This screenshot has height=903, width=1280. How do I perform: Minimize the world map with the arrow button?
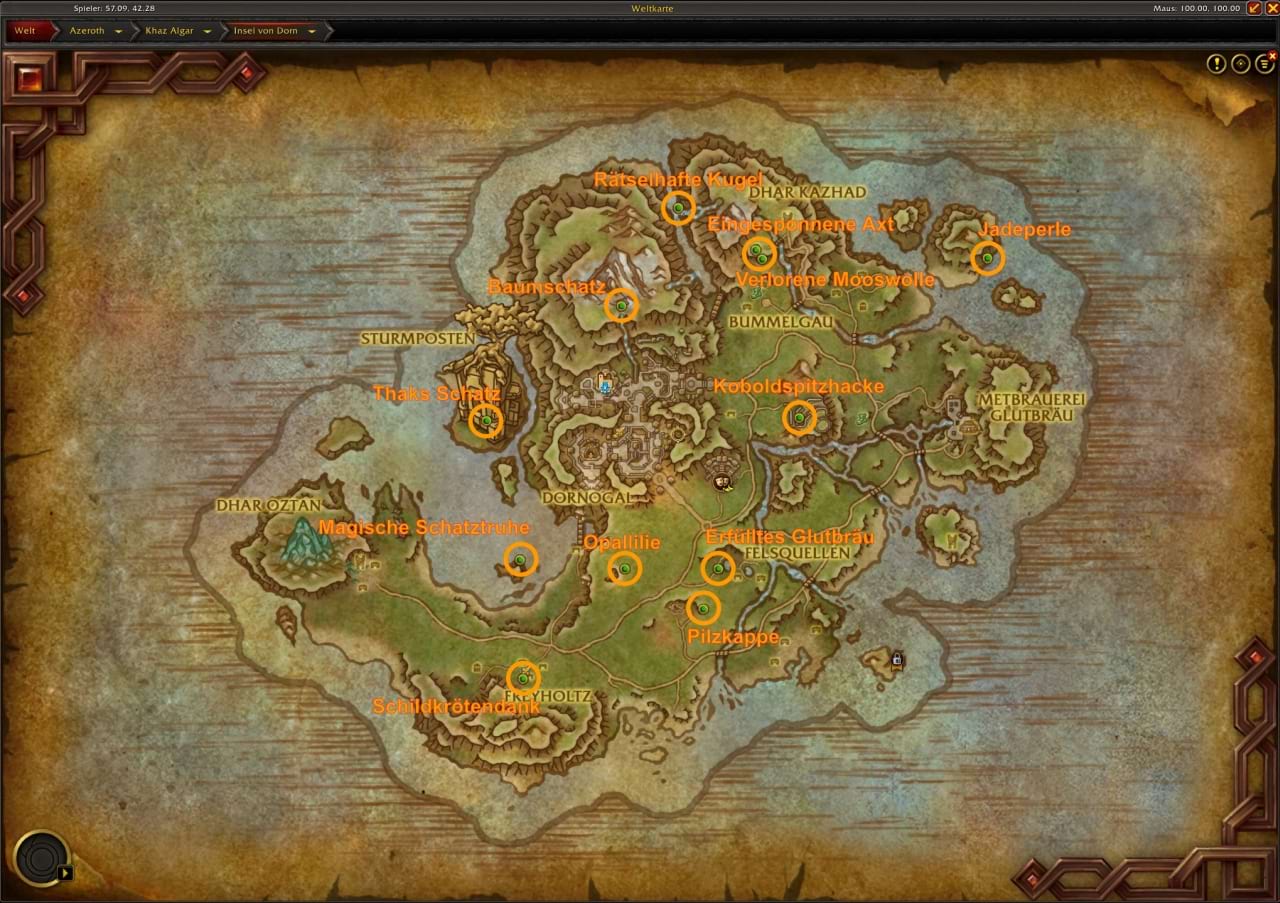[1254, 8]
